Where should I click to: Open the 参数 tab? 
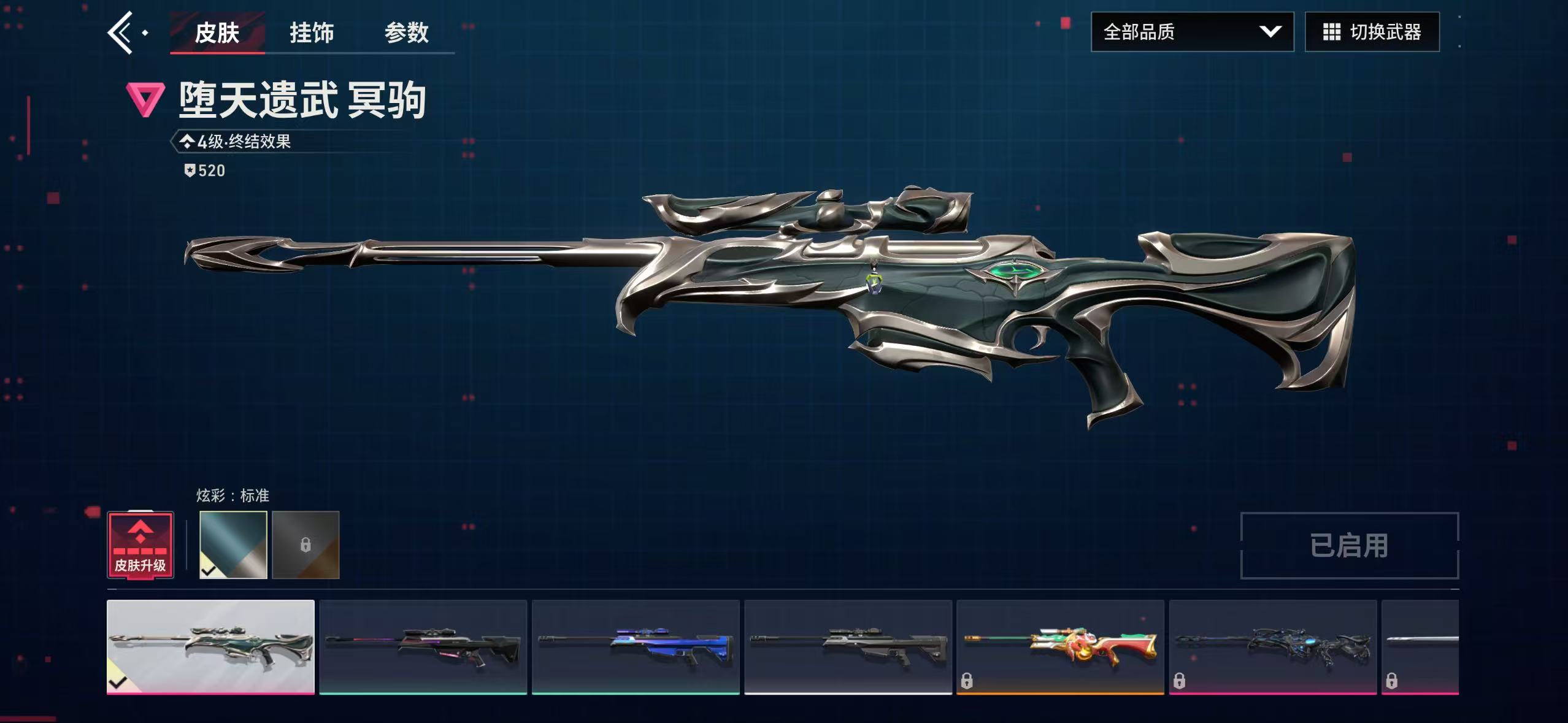click(x=406, y=33)
